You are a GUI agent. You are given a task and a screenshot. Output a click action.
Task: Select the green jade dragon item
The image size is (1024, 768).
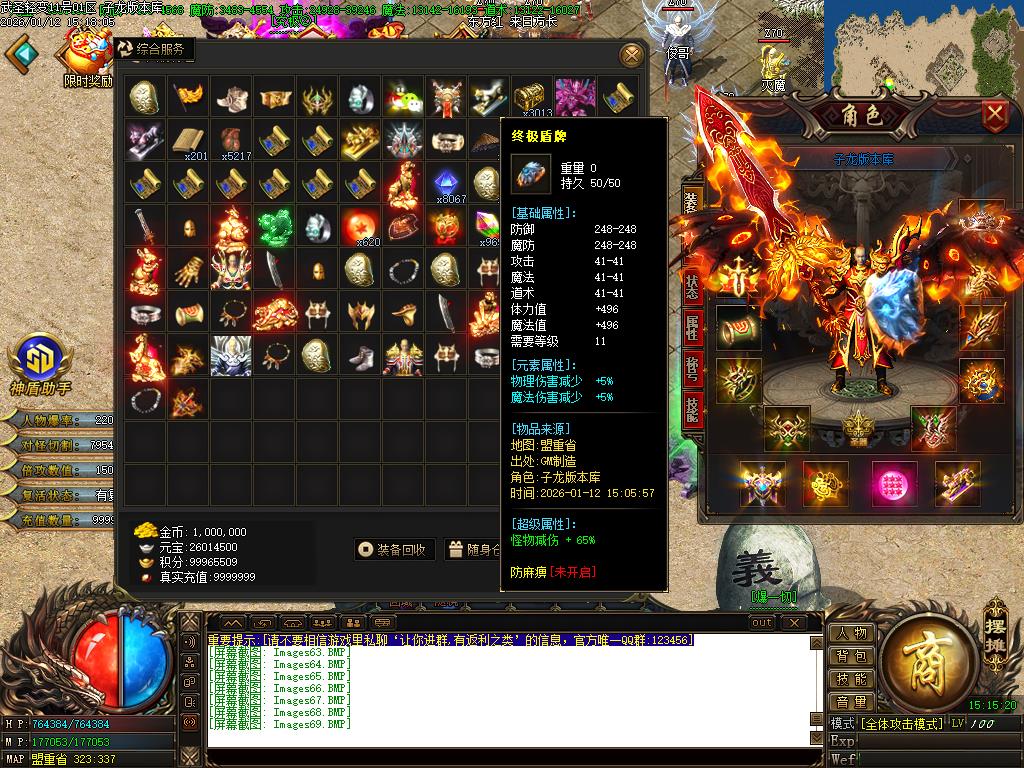(x=273, y=227)
